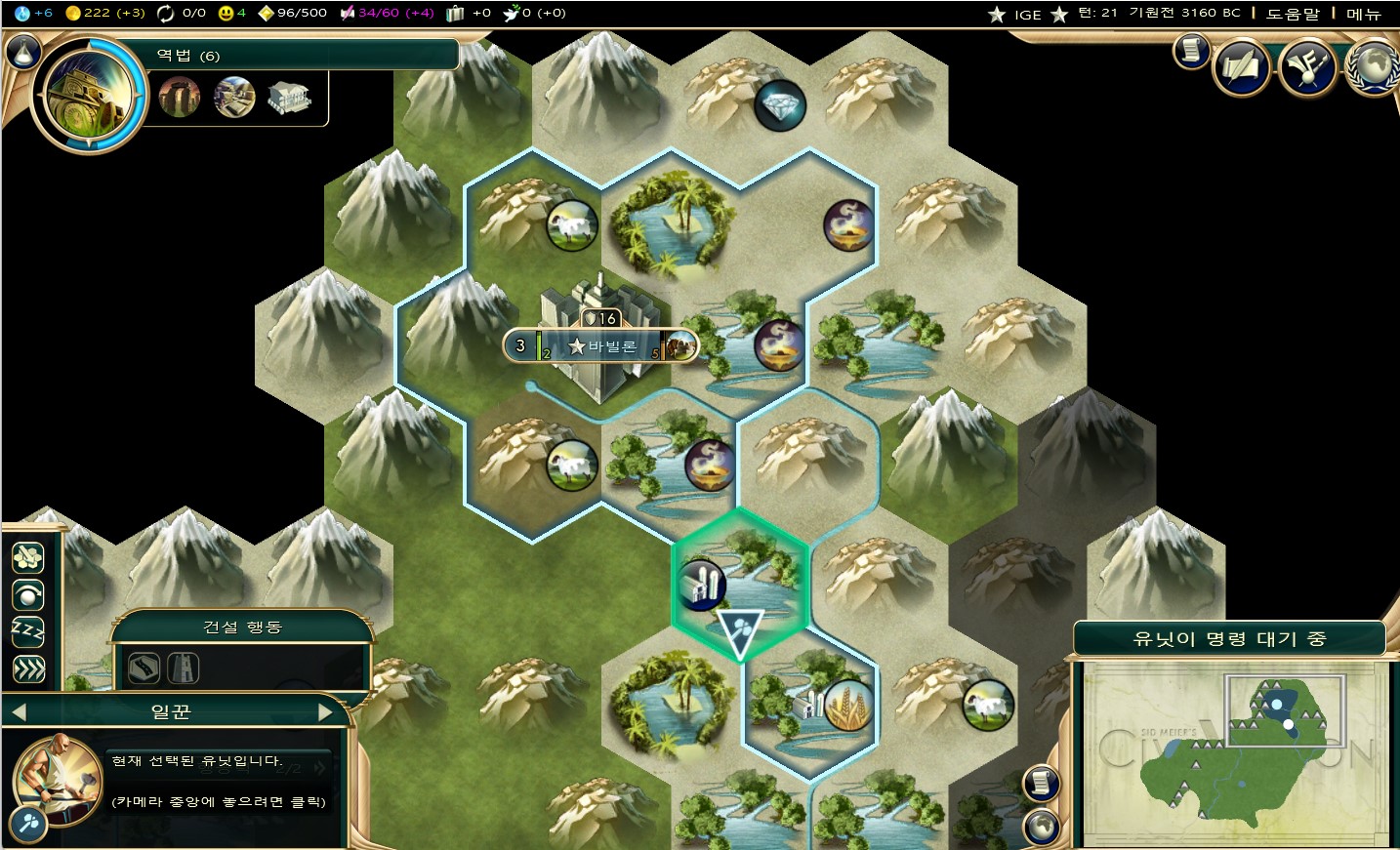
Task: Select the build fort tower action
Action: coord(184,668)
